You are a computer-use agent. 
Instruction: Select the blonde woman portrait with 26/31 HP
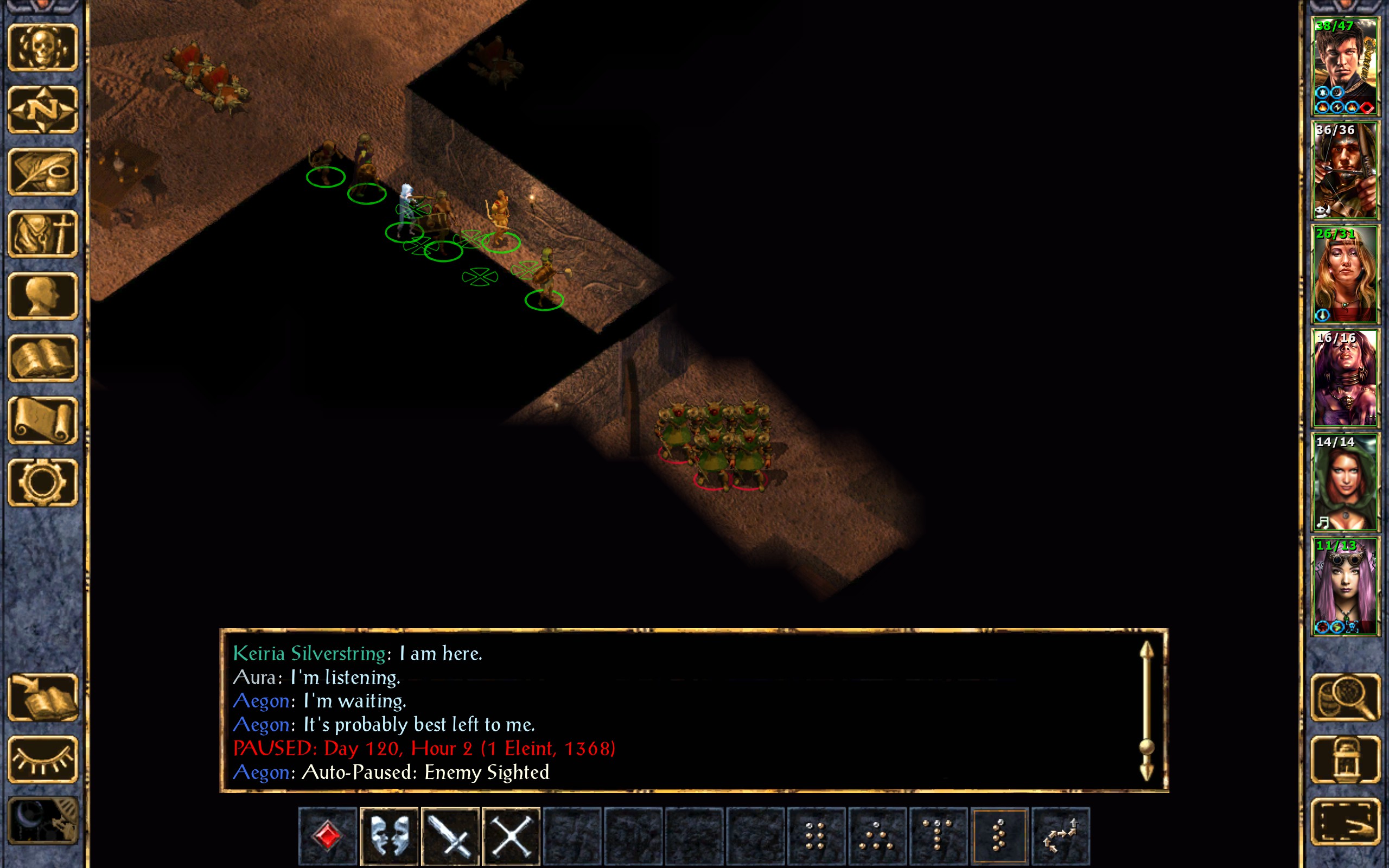[x=1344, y=275]
